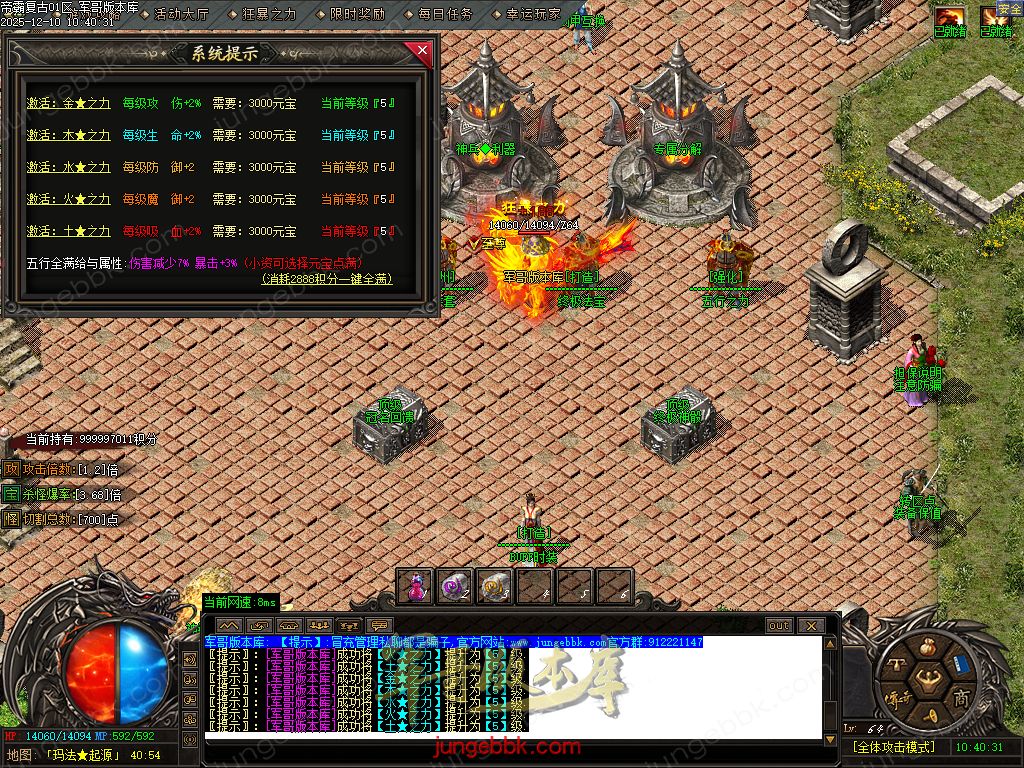1024x768 pixels.
Task: Activate 木★之力 element power
Action: (68, 135)
